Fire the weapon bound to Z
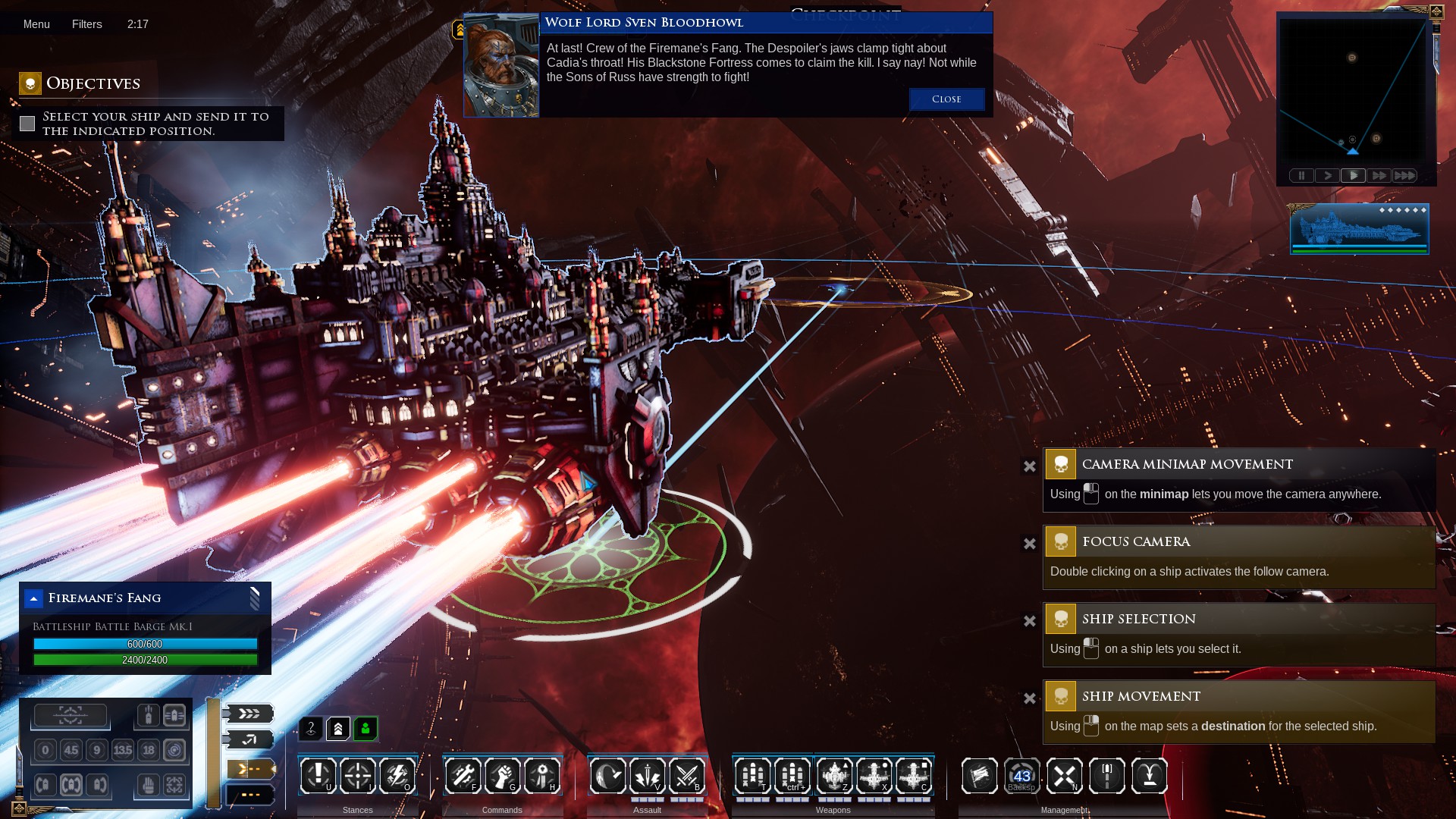This screenshot has height=819, width=1456. (834, 775)
